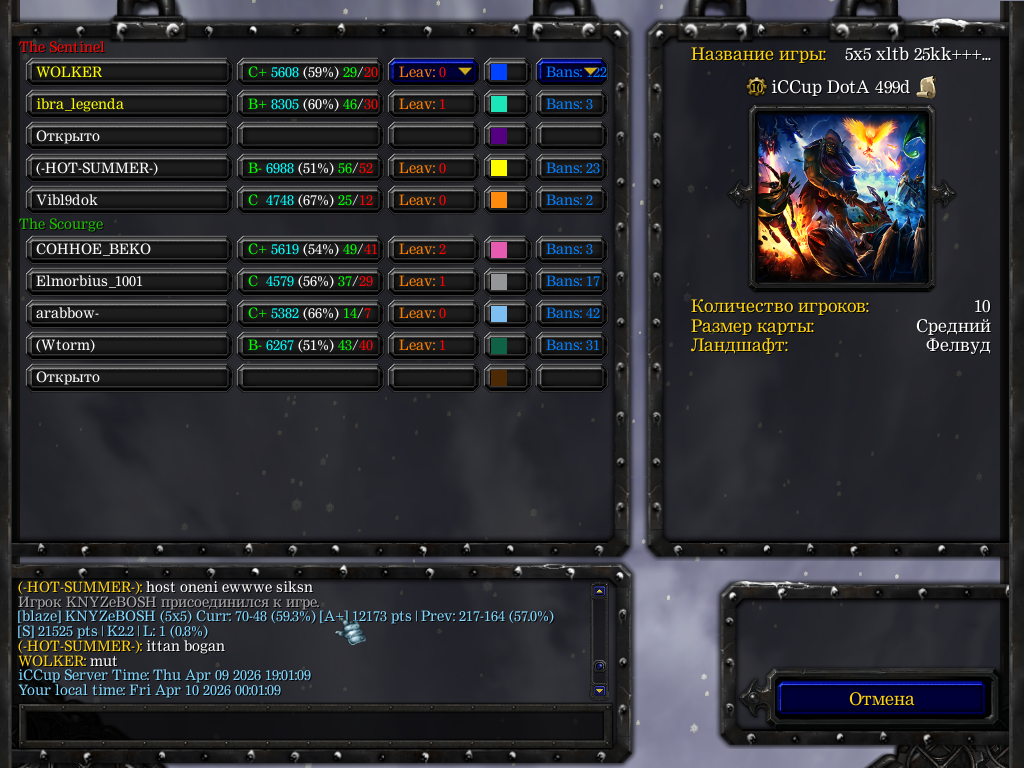
Task: Click the ibra_legenda player row
Action: [x=129, y=104]
